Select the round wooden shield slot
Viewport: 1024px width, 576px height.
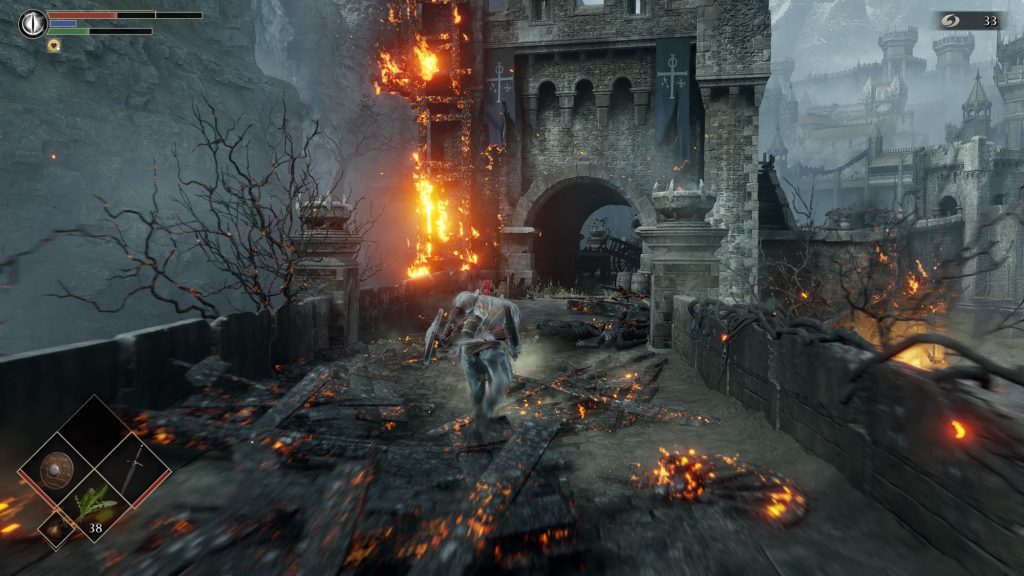[x=58, y=471]
